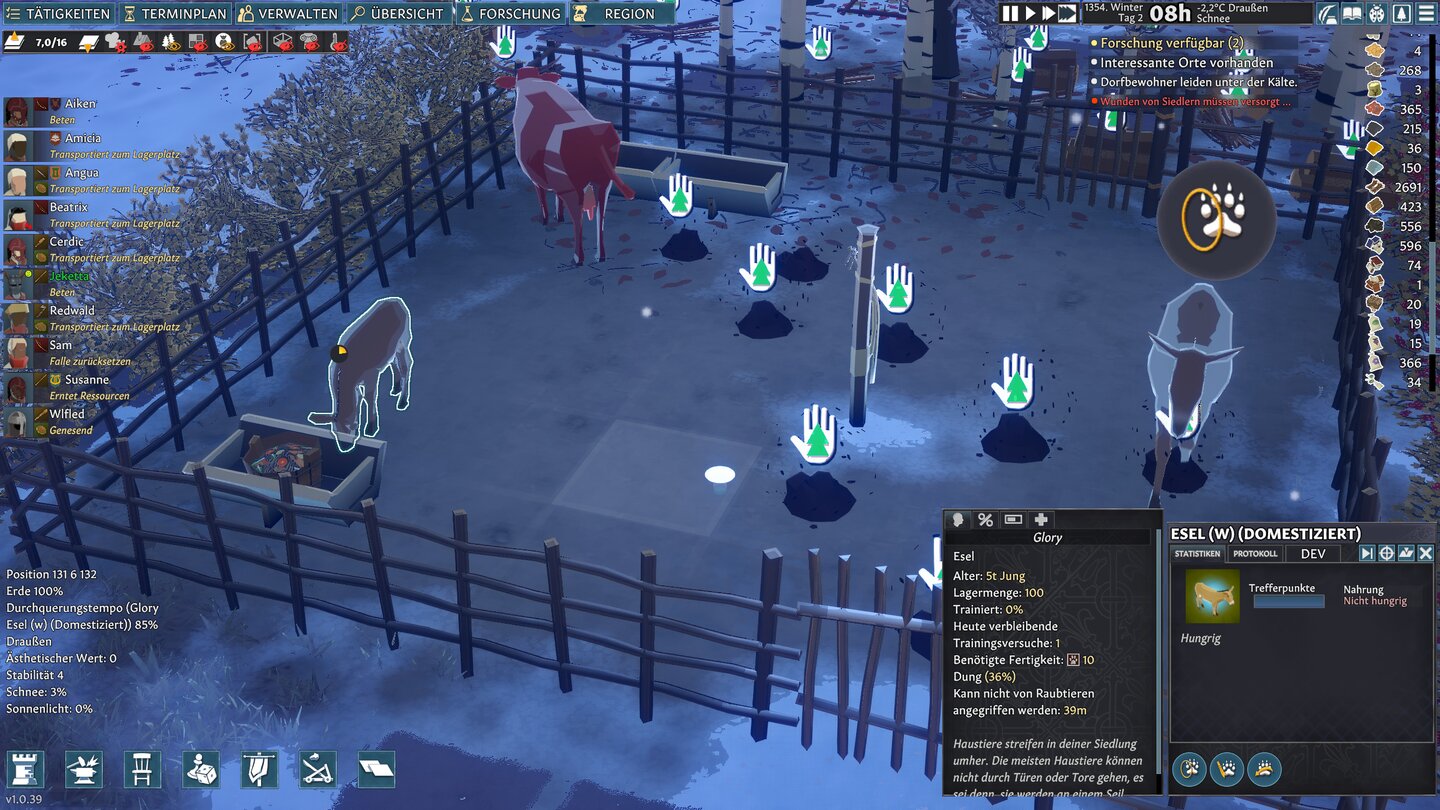Center camera on the selected donkey
The image size is (1440, 810).
coord(1387,553)
